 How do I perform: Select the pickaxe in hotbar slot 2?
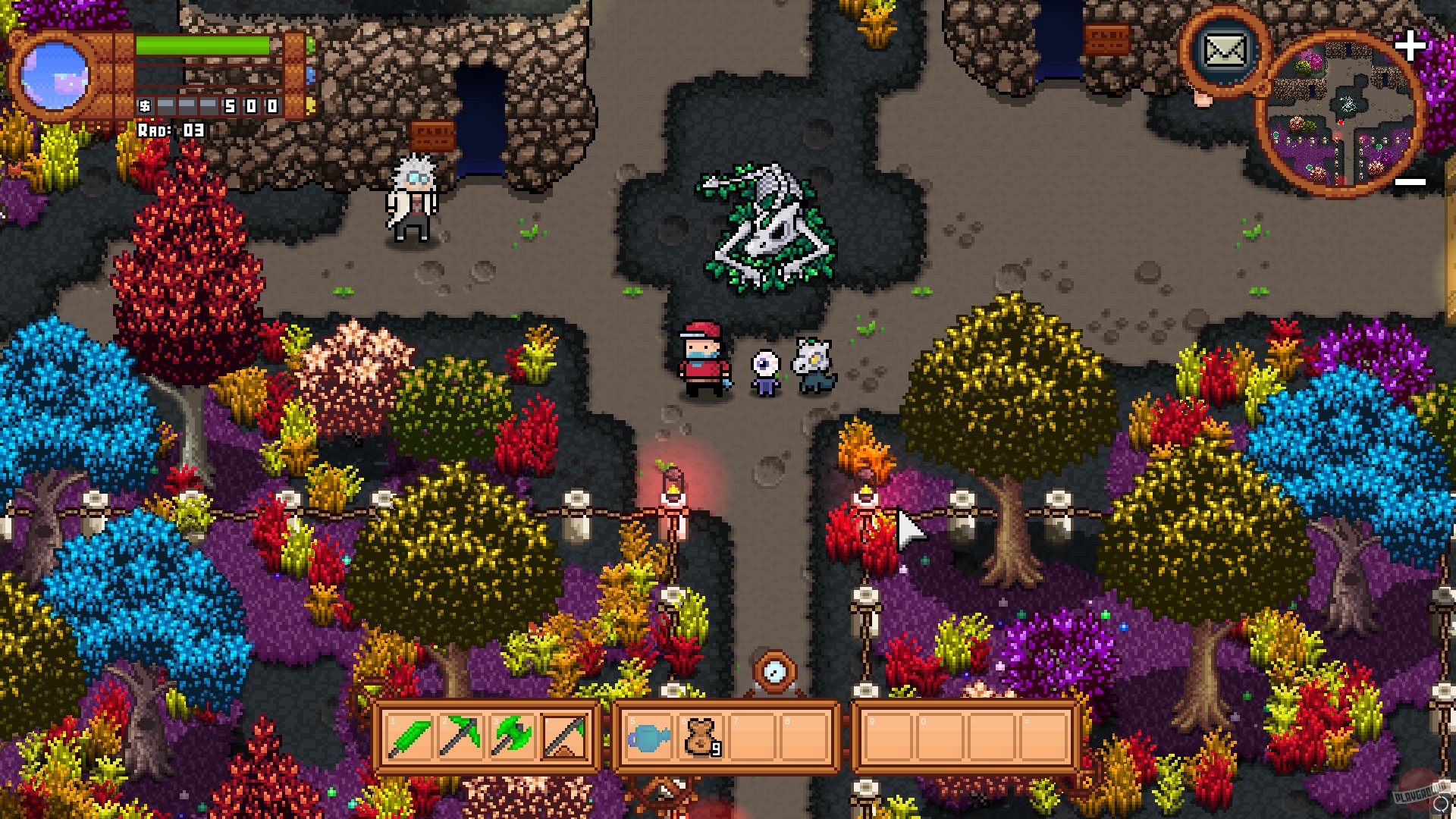pyautogui.click(x=459, y=736)
